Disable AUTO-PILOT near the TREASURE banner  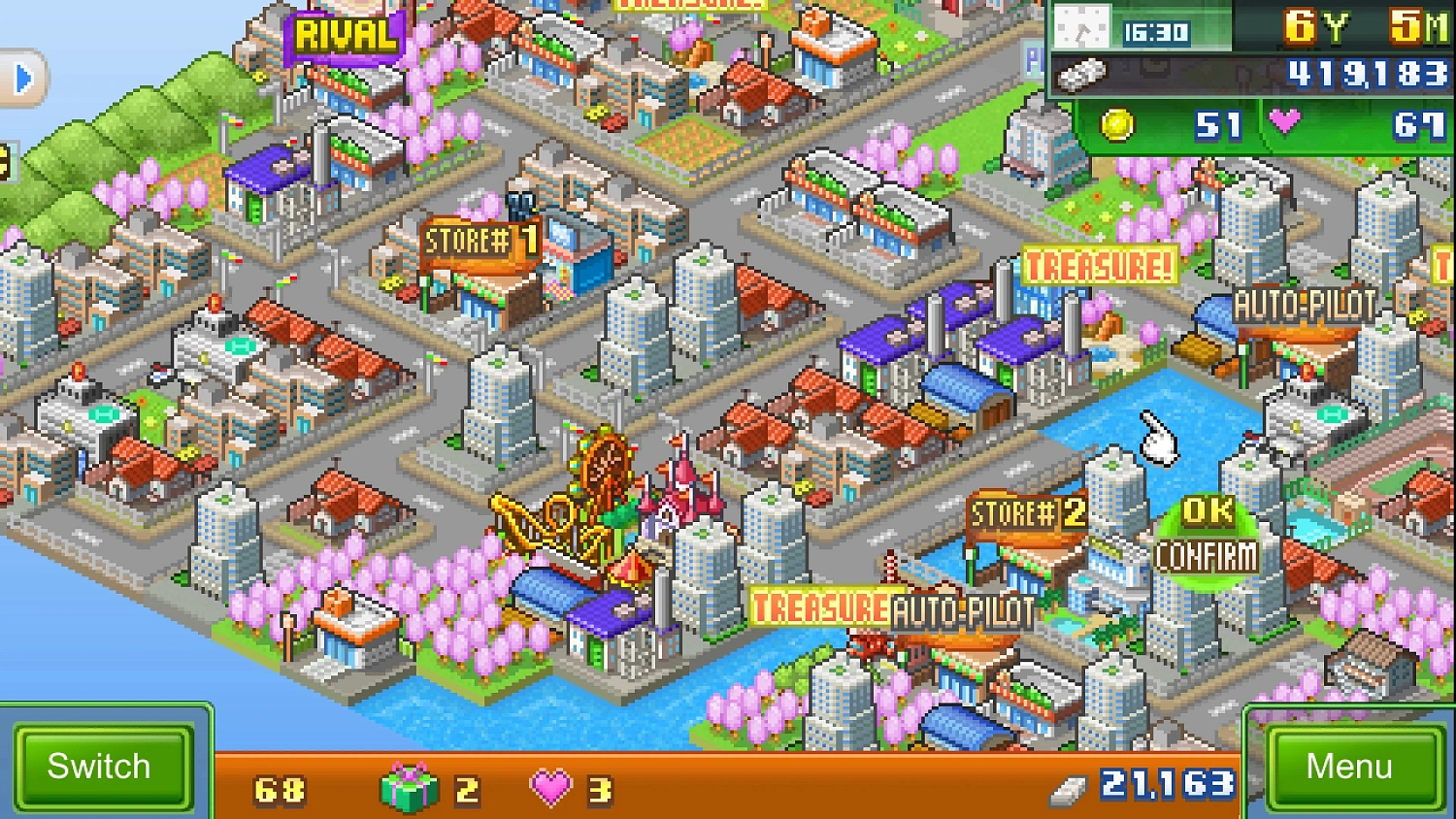click(x=961, y=611)
